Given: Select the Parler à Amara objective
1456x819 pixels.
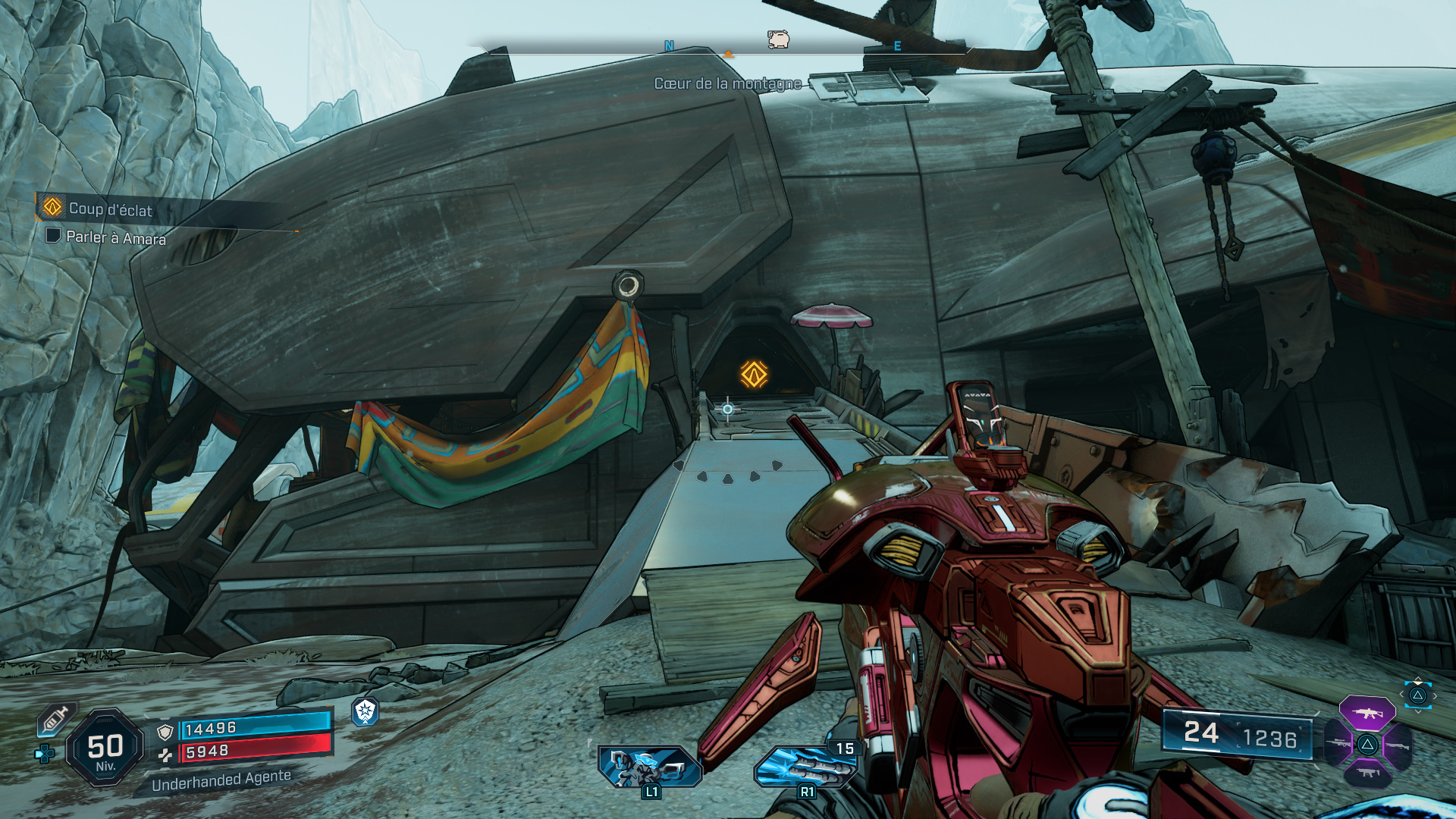Looking at the screenshot, I should coord(115,237).
